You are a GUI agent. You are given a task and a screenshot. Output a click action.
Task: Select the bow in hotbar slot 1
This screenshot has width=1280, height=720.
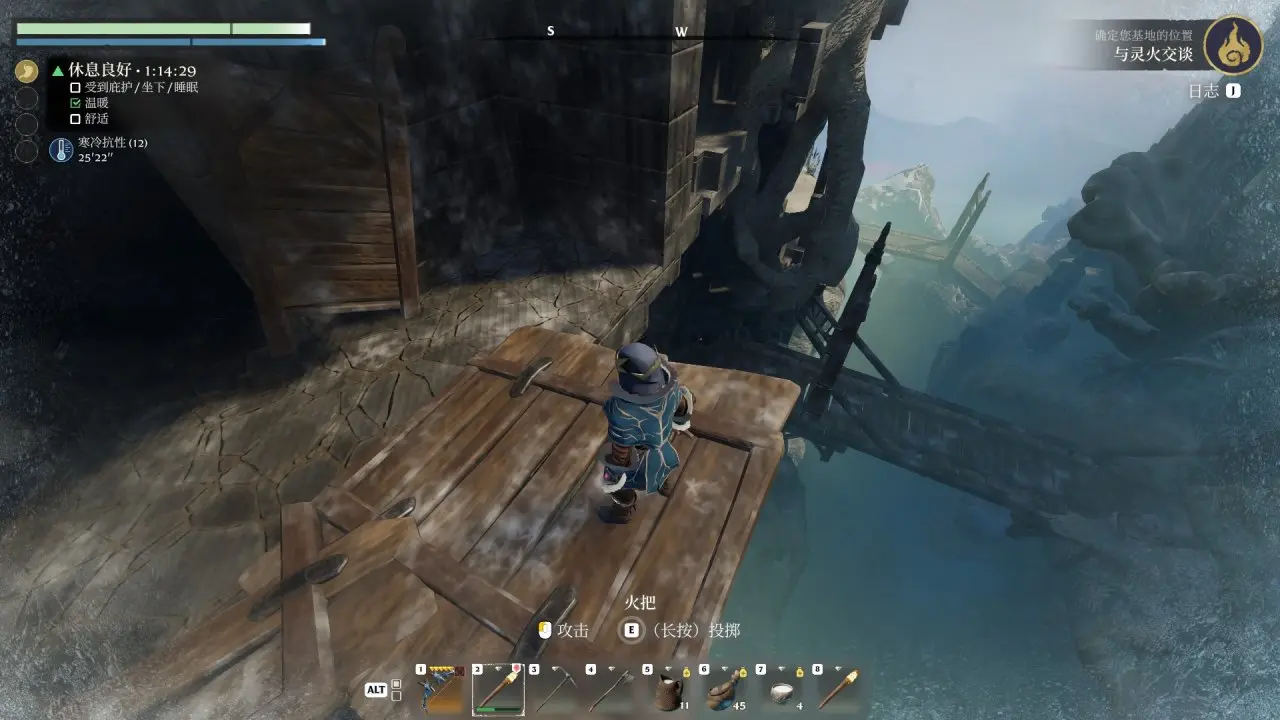coord(441,689)
